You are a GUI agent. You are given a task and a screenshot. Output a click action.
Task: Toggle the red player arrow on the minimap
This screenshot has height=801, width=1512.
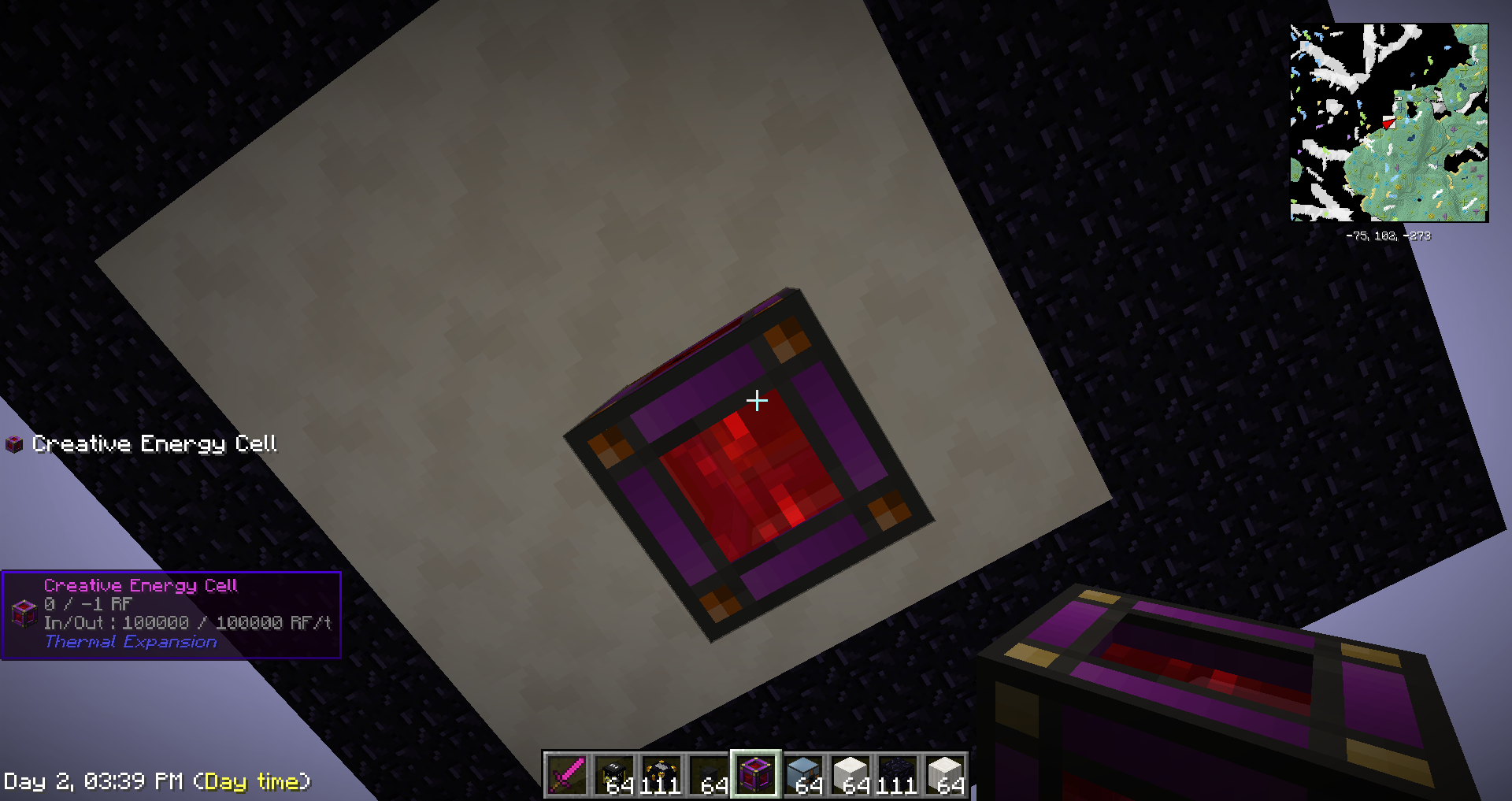point(1389,124)
